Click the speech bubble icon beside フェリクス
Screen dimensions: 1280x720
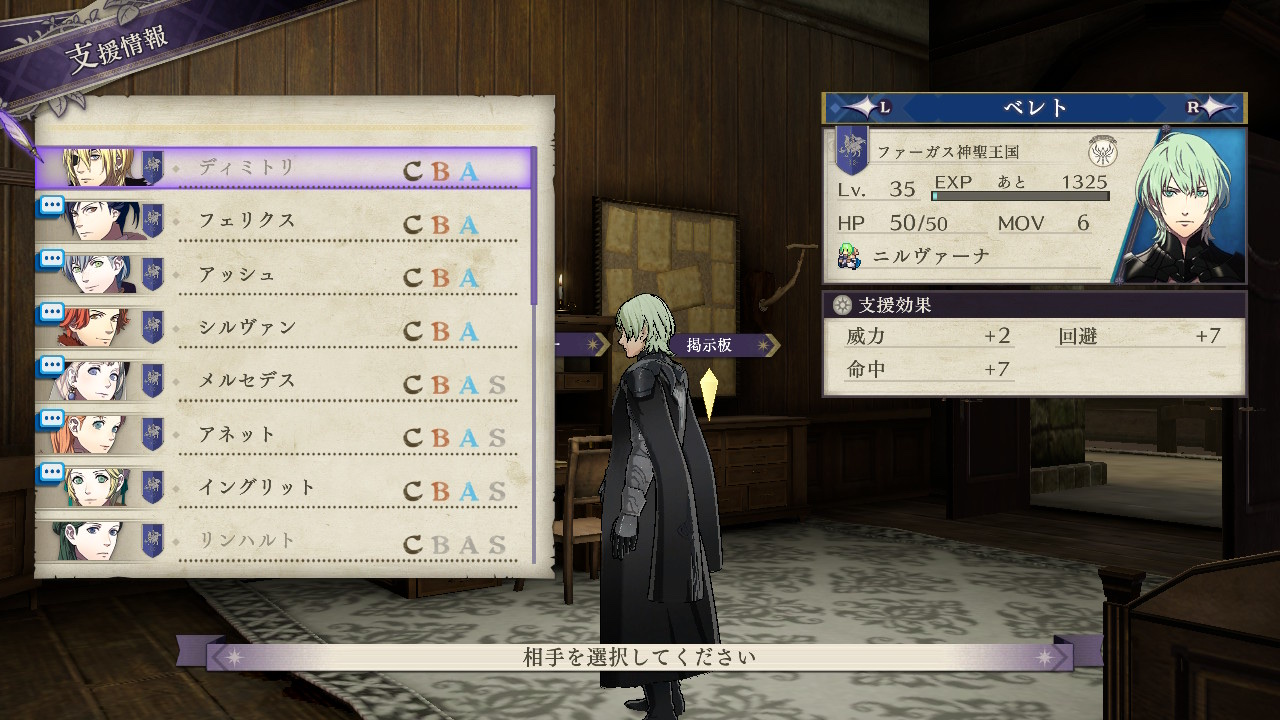[52, 205]
